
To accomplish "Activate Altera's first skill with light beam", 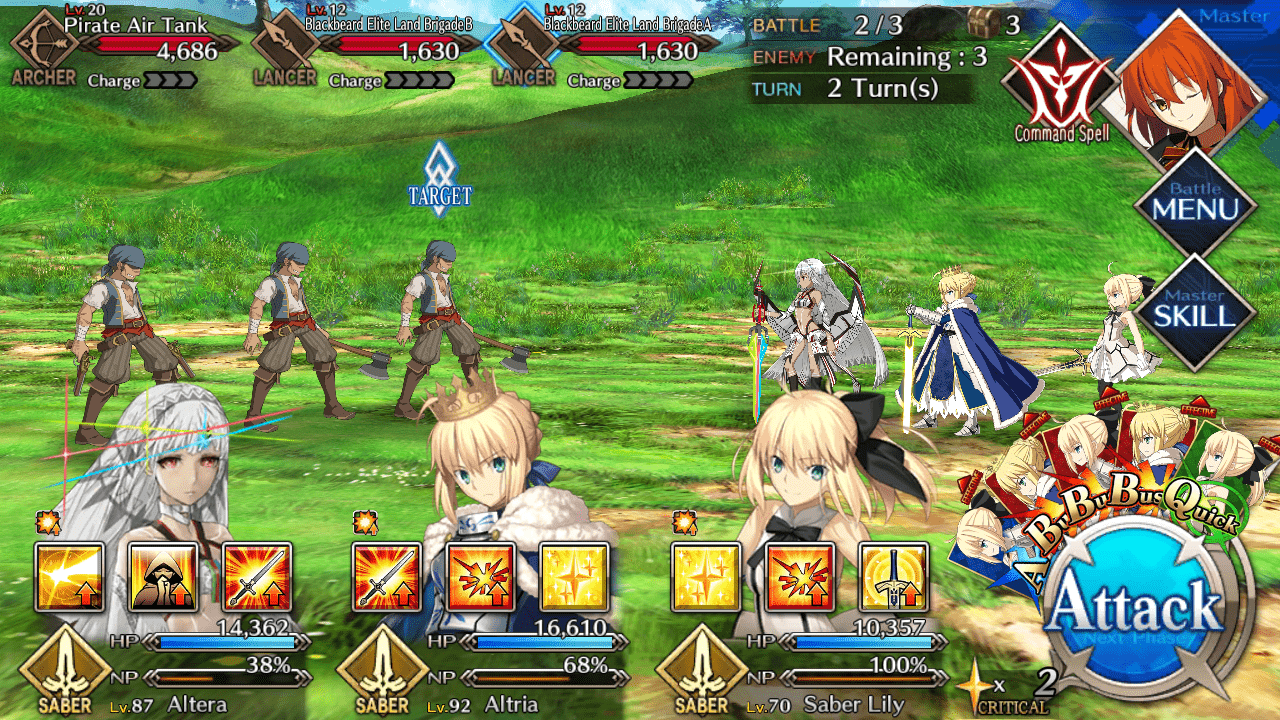I will (x=70, y=577).
